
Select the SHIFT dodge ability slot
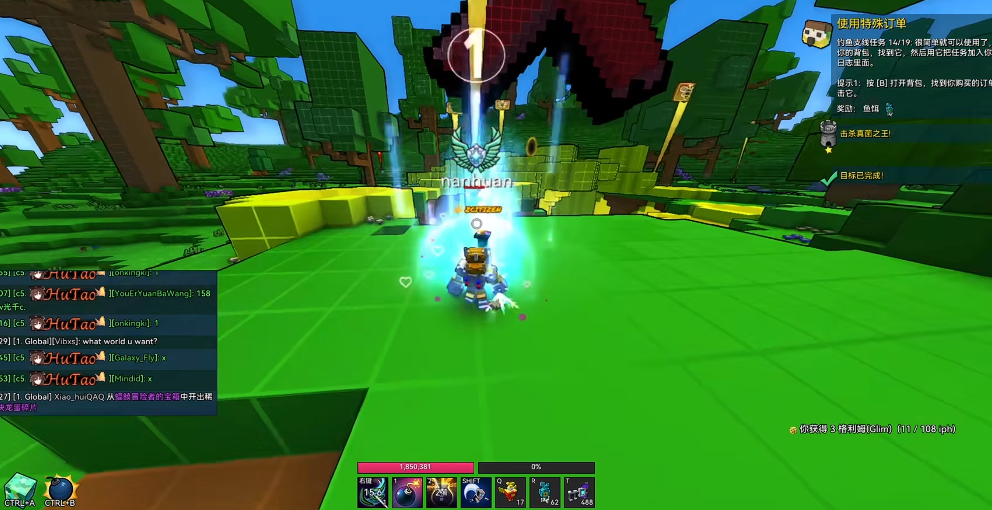(476, 492)
